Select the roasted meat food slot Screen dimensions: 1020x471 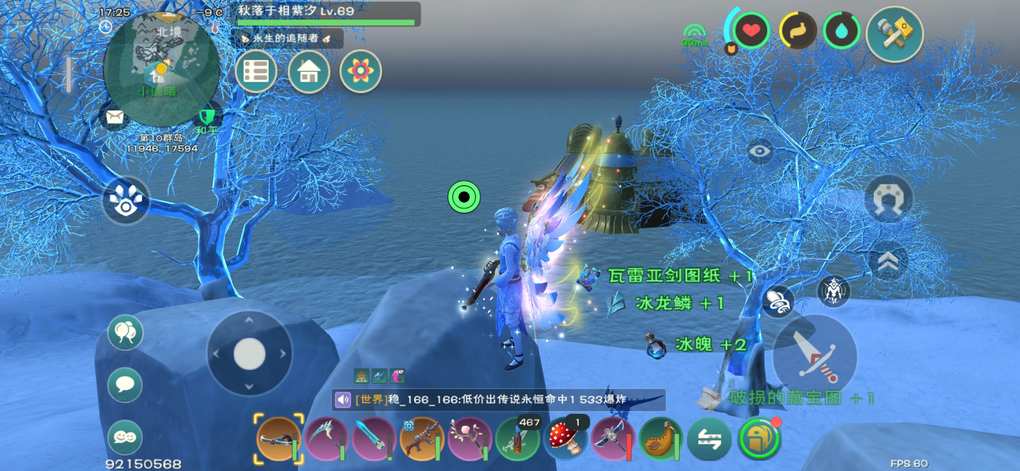click(660, 438)
